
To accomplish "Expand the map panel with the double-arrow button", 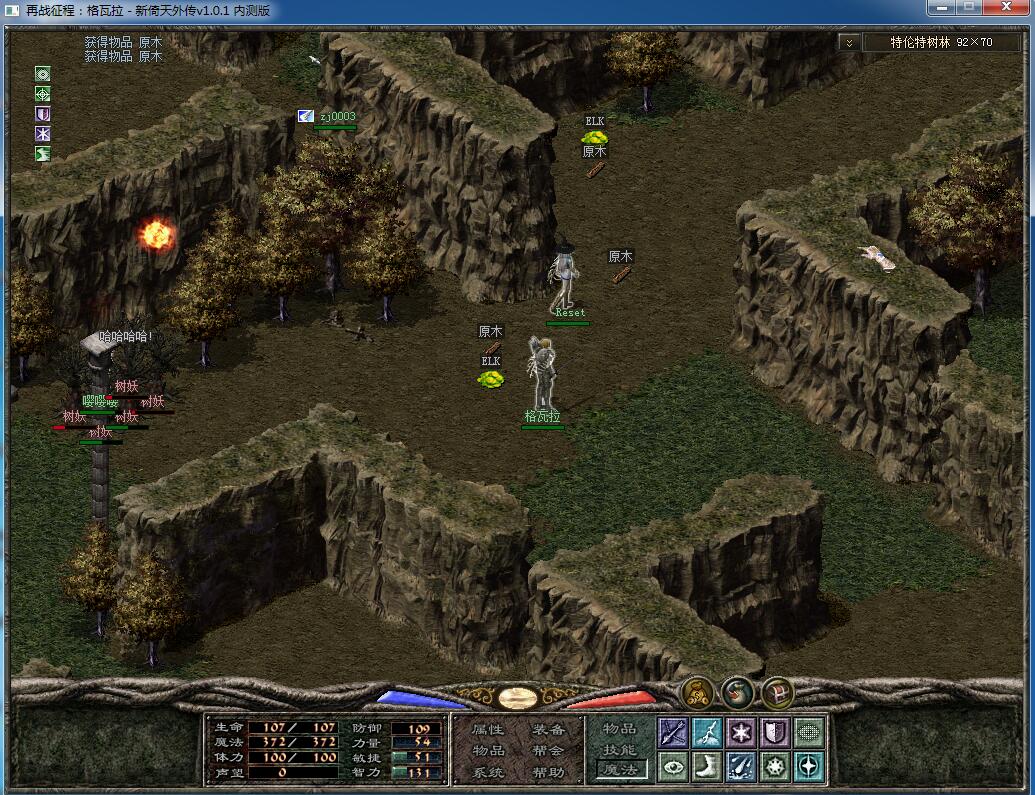I will (848, 42).
